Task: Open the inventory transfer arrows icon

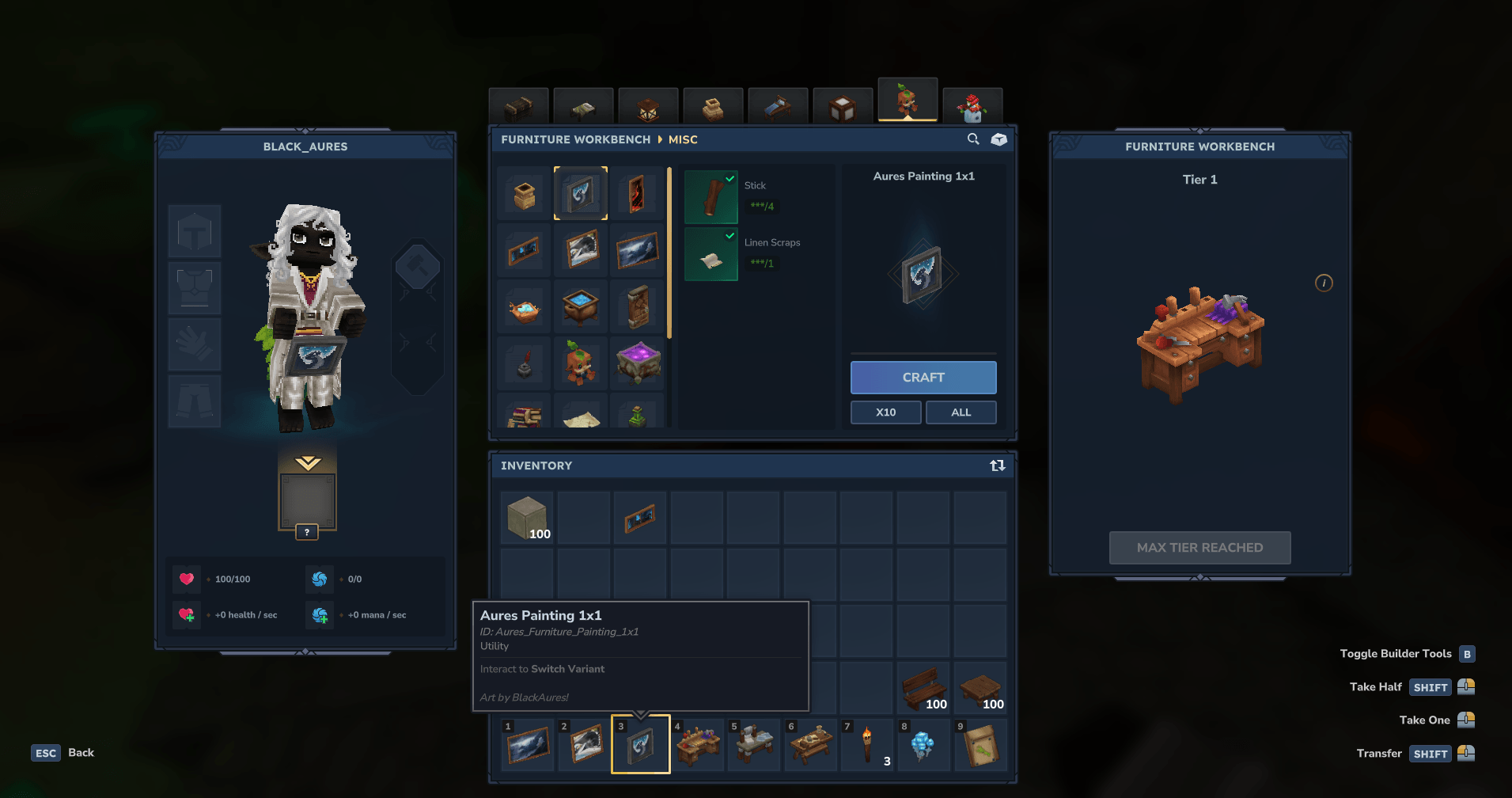Action: coord(996,466)
